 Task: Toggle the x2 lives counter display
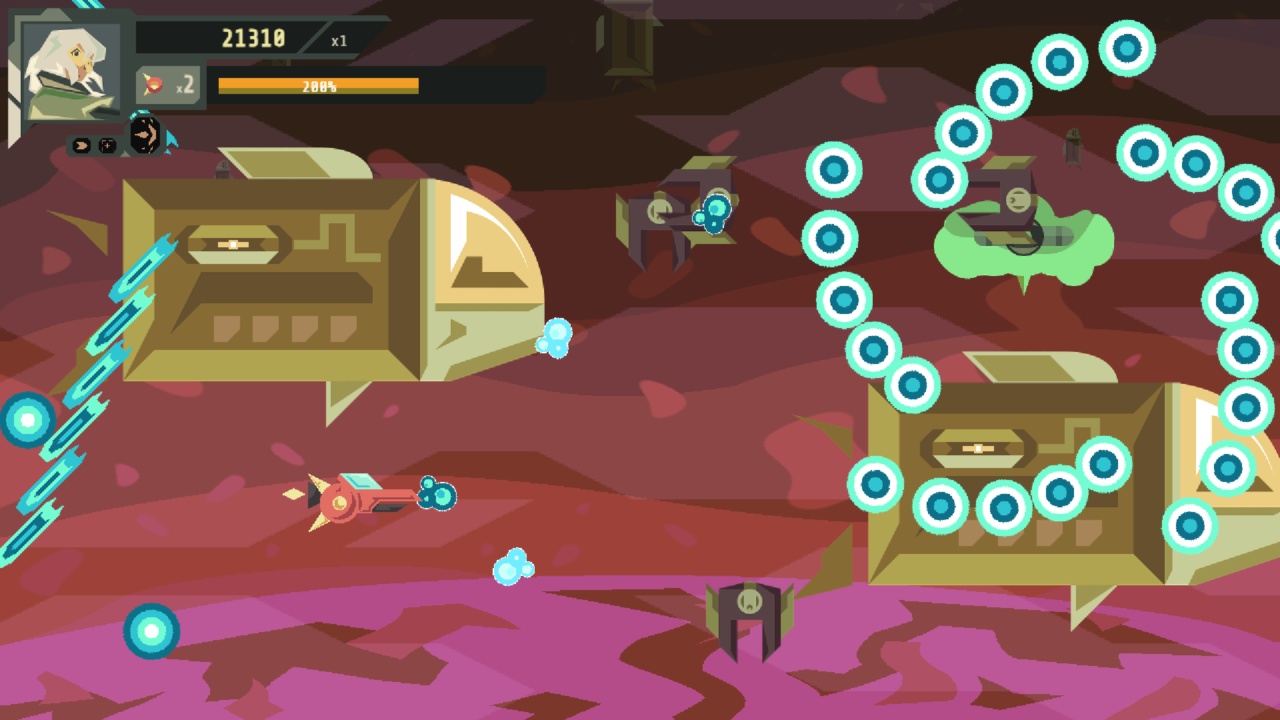pos(186,85)
